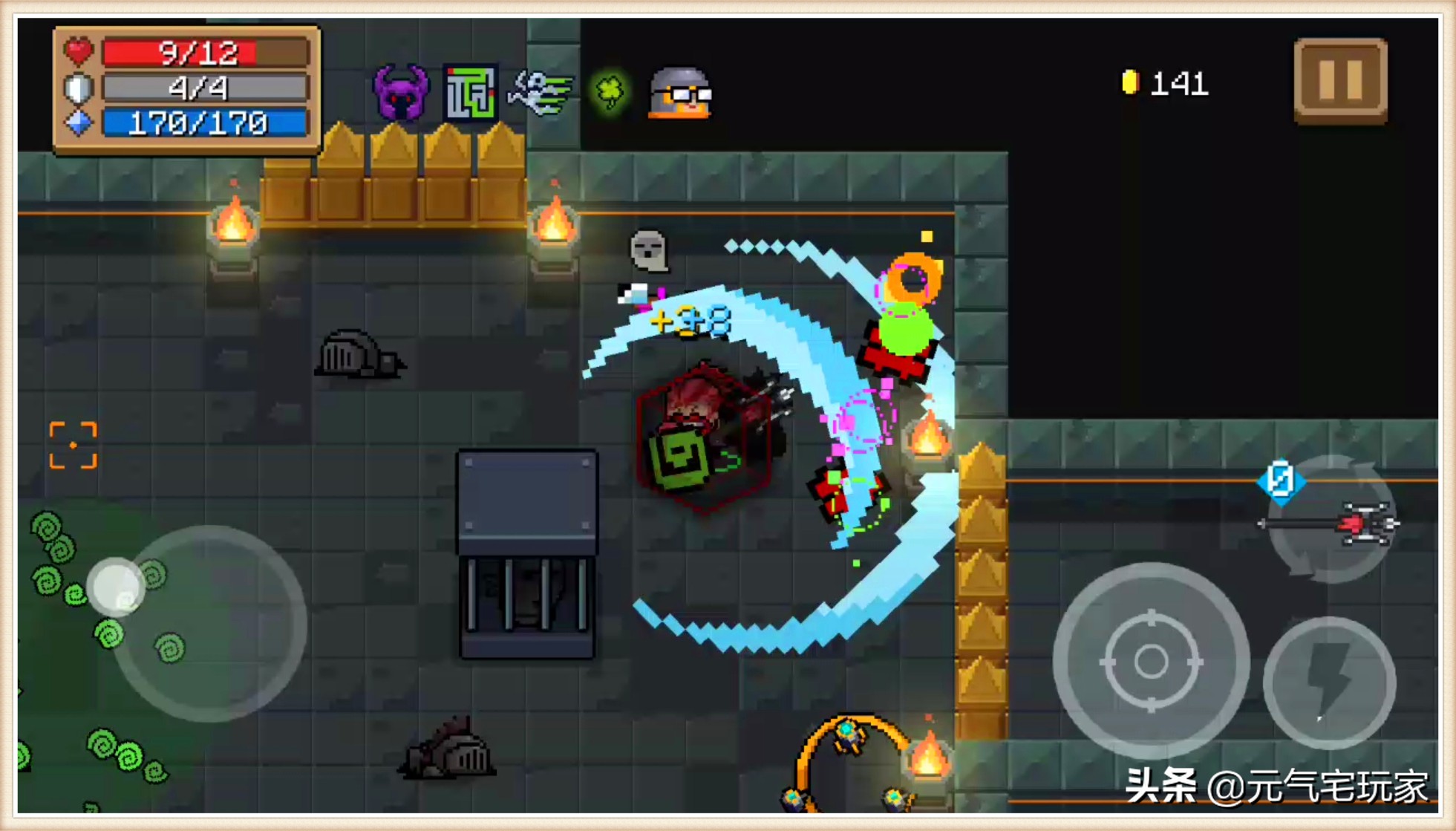Image resolution: width=1456 pixels, height=831 pixels.
Task: Tap the crosshair attack button
Action: click(x=1150, y=660)
